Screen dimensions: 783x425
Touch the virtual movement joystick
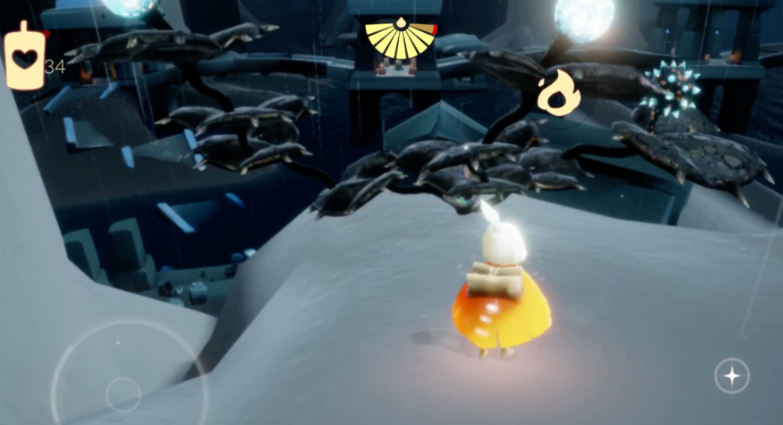coord(123,391)
